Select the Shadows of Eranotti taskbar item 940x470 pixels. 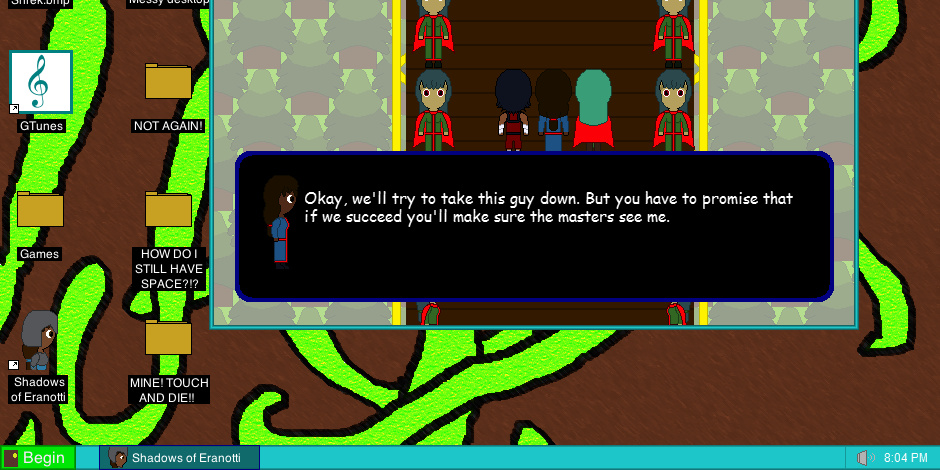click(x=180, y=458)
